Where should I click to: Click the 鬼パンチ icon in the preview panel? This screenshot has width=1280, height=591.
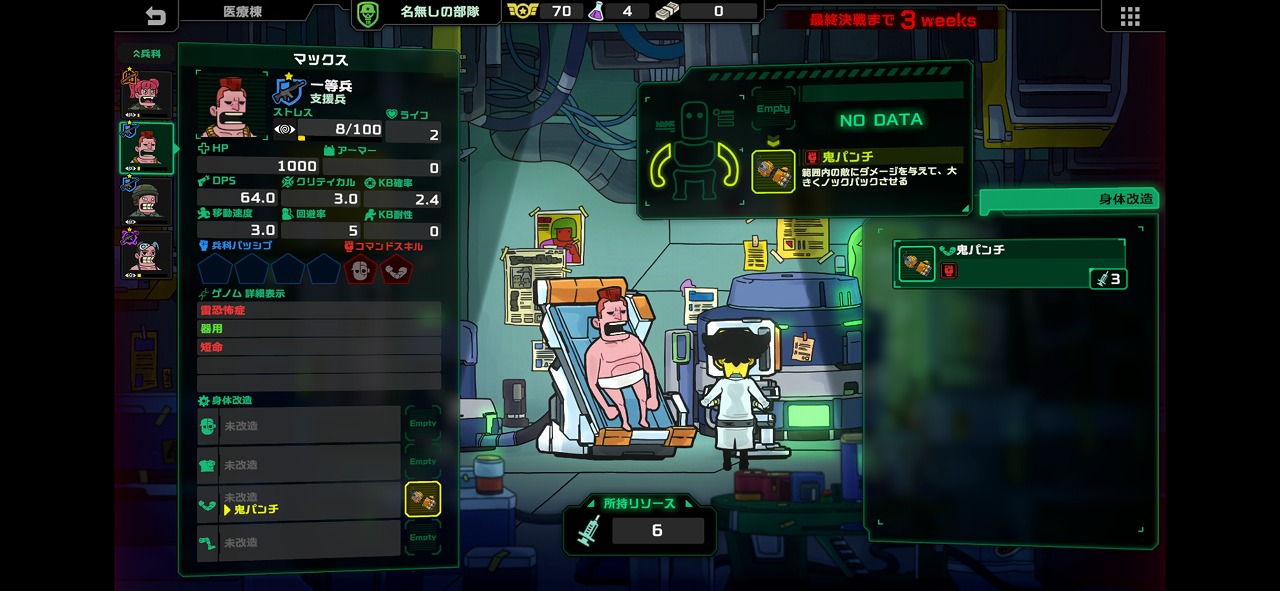773,170
